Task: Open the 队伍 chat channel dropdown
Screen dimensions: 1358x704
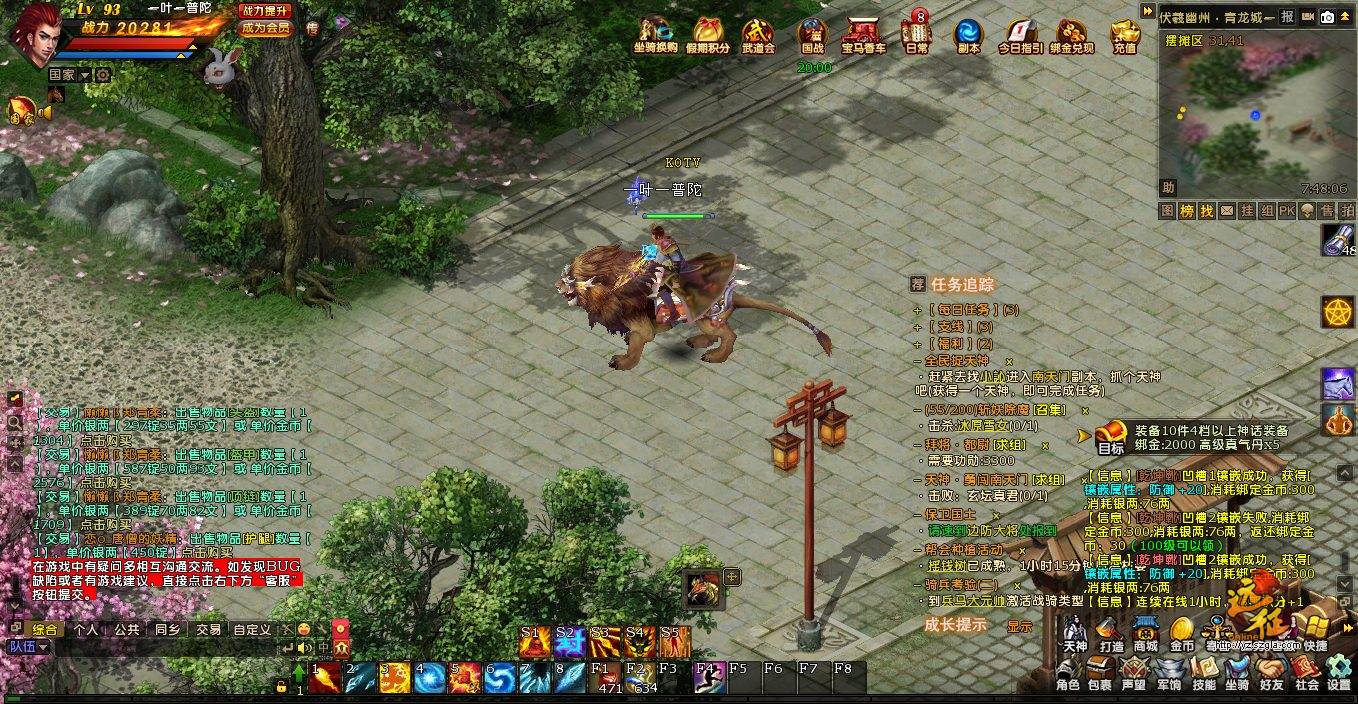Action: tap(29, 647)
